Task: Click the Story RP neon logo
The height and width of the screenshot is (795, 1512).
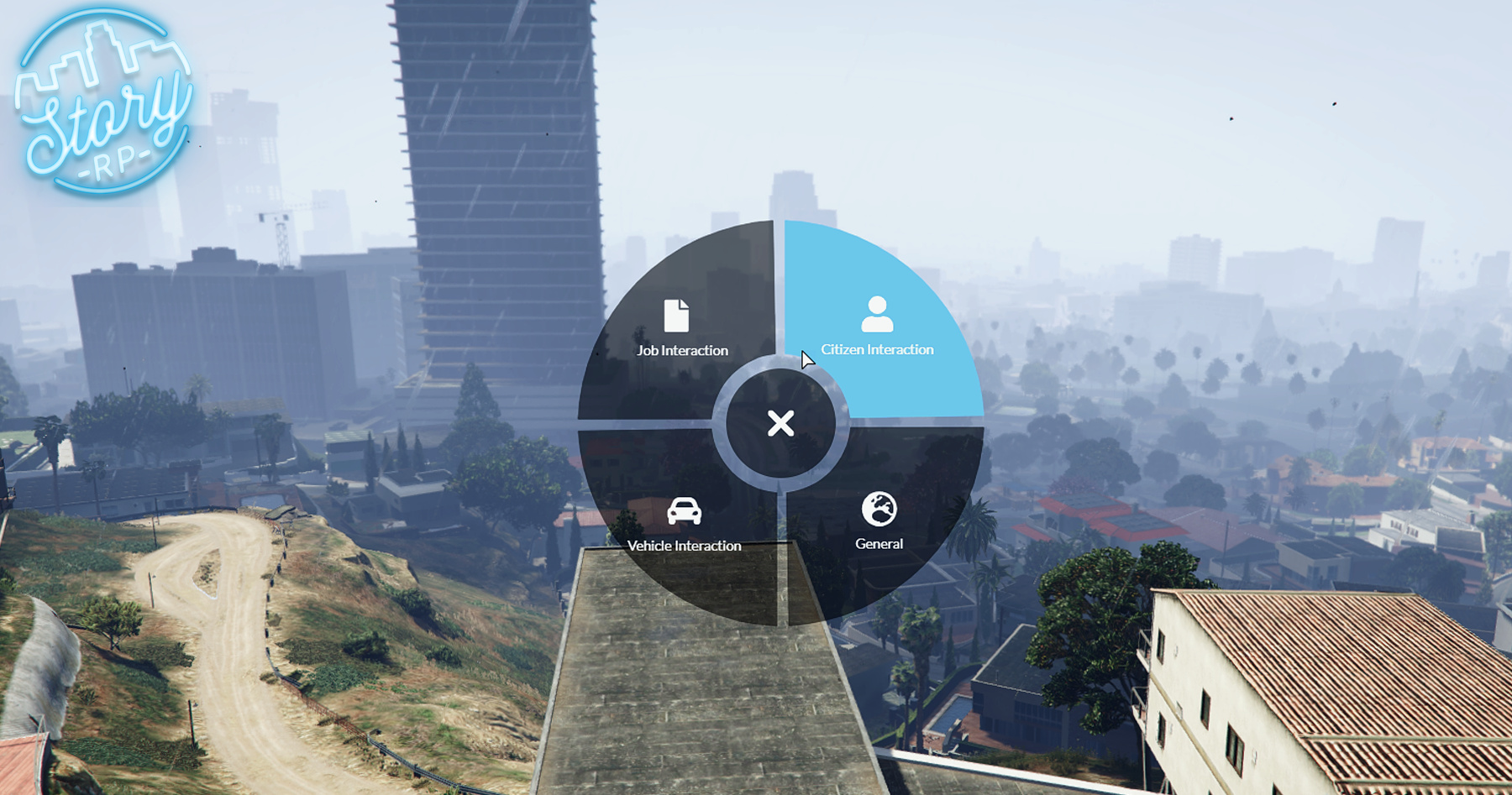Action: tap(102, 102)
